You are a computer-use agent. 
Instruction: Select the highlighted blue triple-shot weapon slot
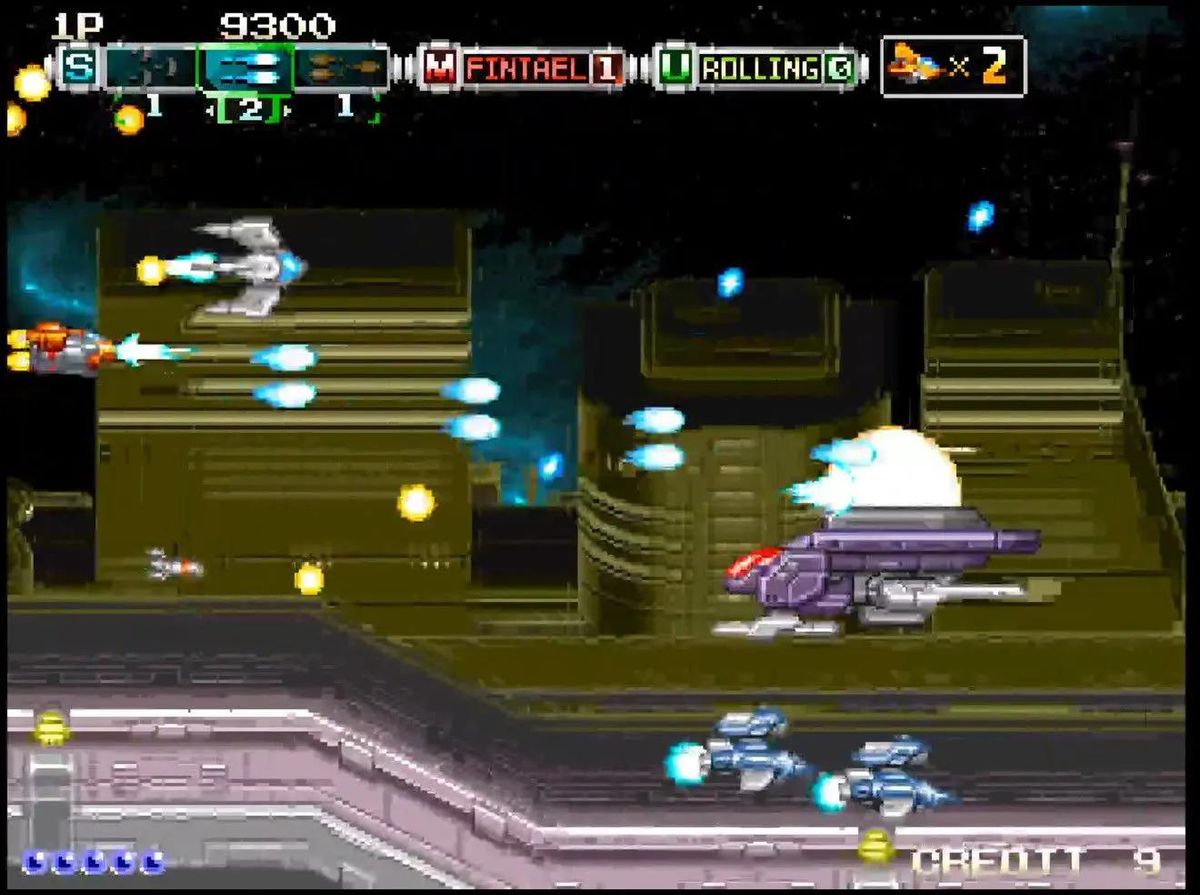point(246,68)
